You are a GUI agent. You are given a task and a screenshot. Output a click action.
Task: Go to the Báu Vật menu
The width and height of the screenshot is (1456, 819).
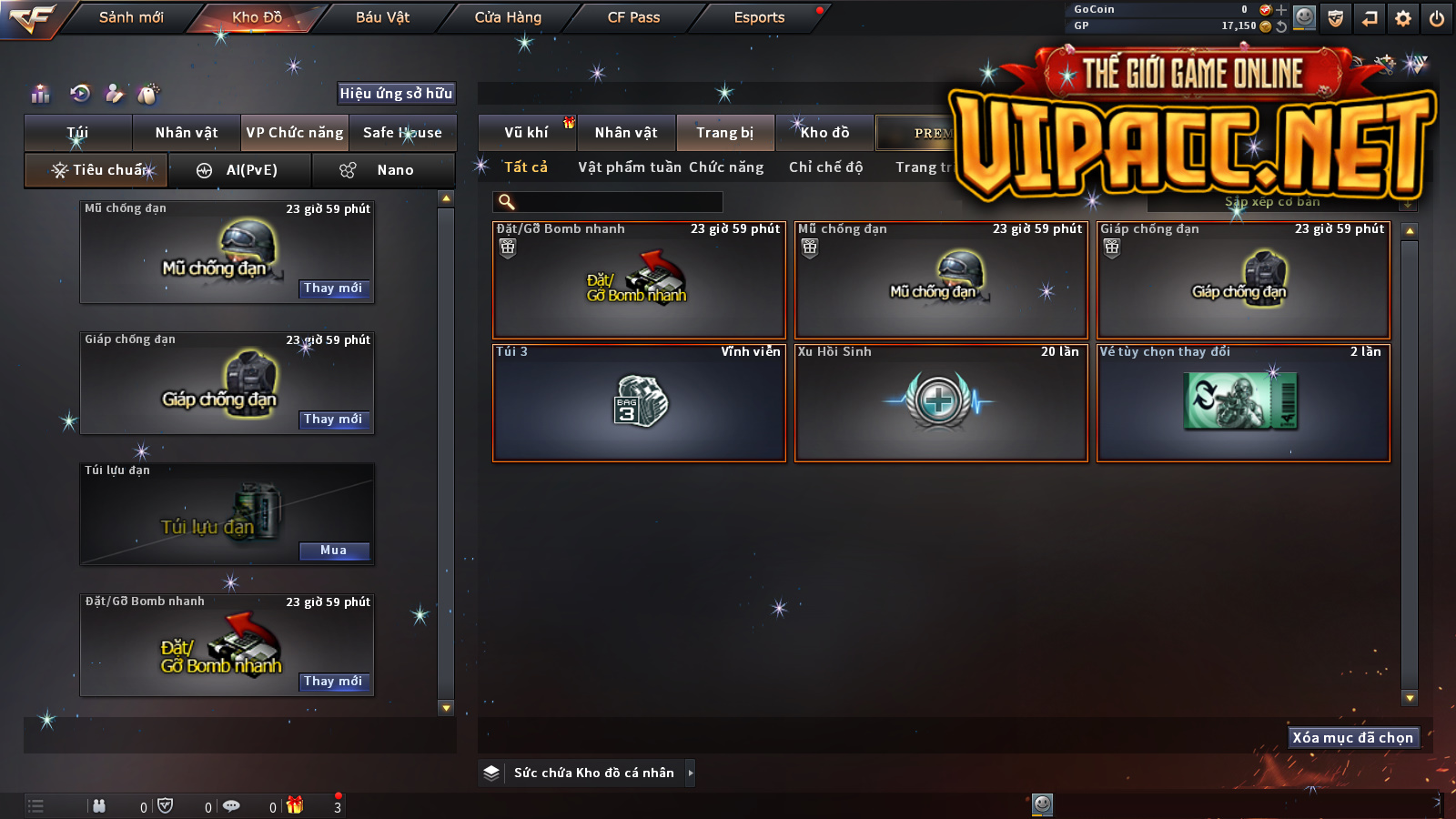(382, 17)
